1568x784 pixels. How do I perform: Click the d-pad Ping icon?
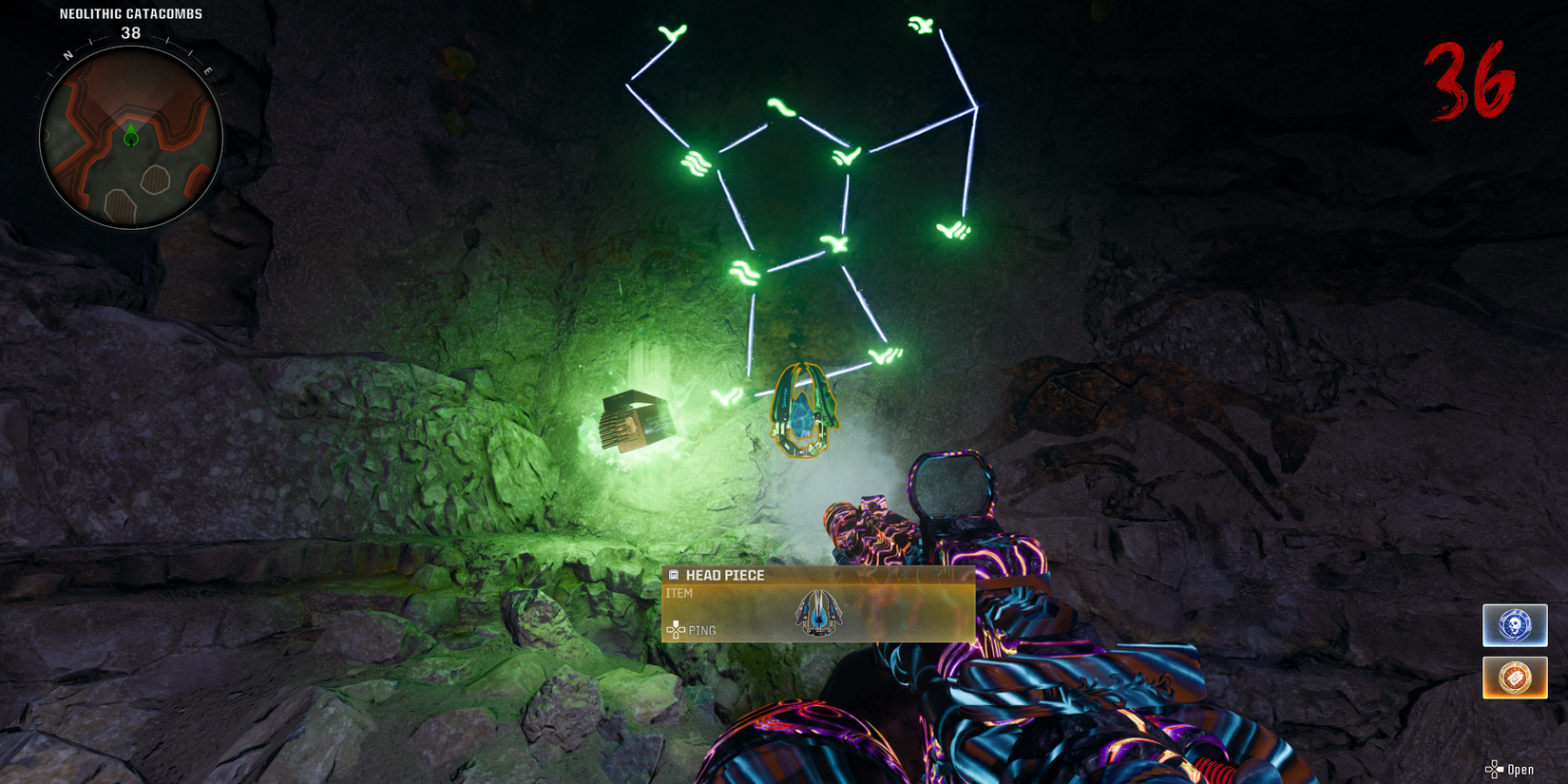[x=677, y=629]
